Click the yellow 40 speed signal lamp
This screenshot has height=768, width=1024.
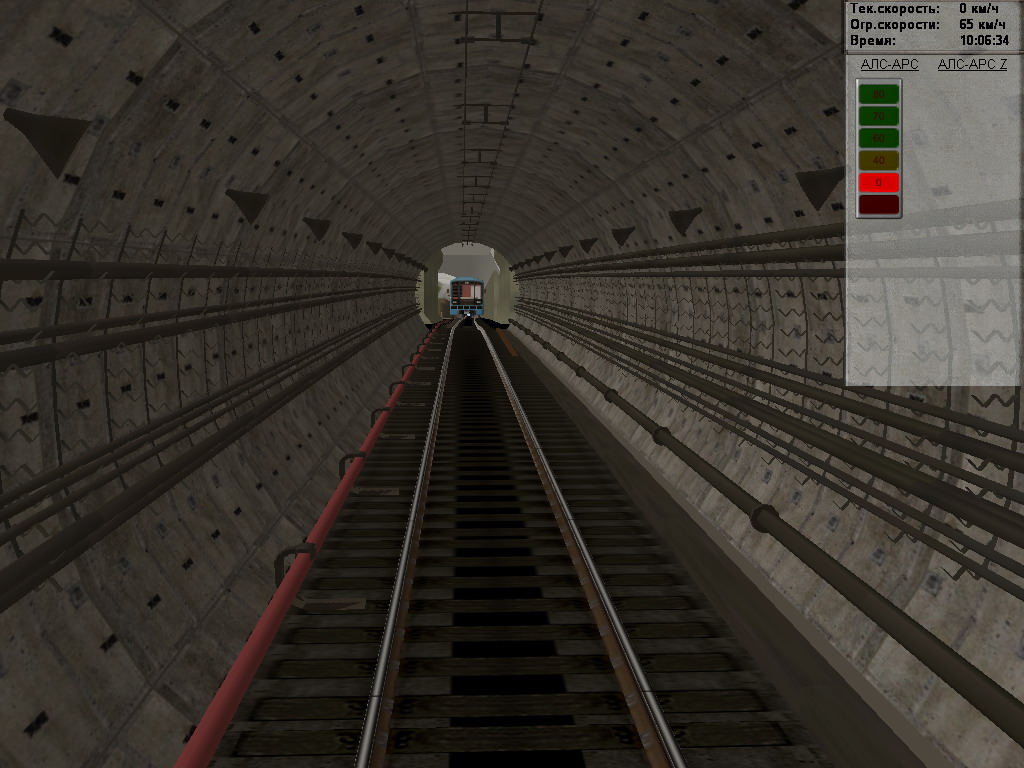click(878, 160)
